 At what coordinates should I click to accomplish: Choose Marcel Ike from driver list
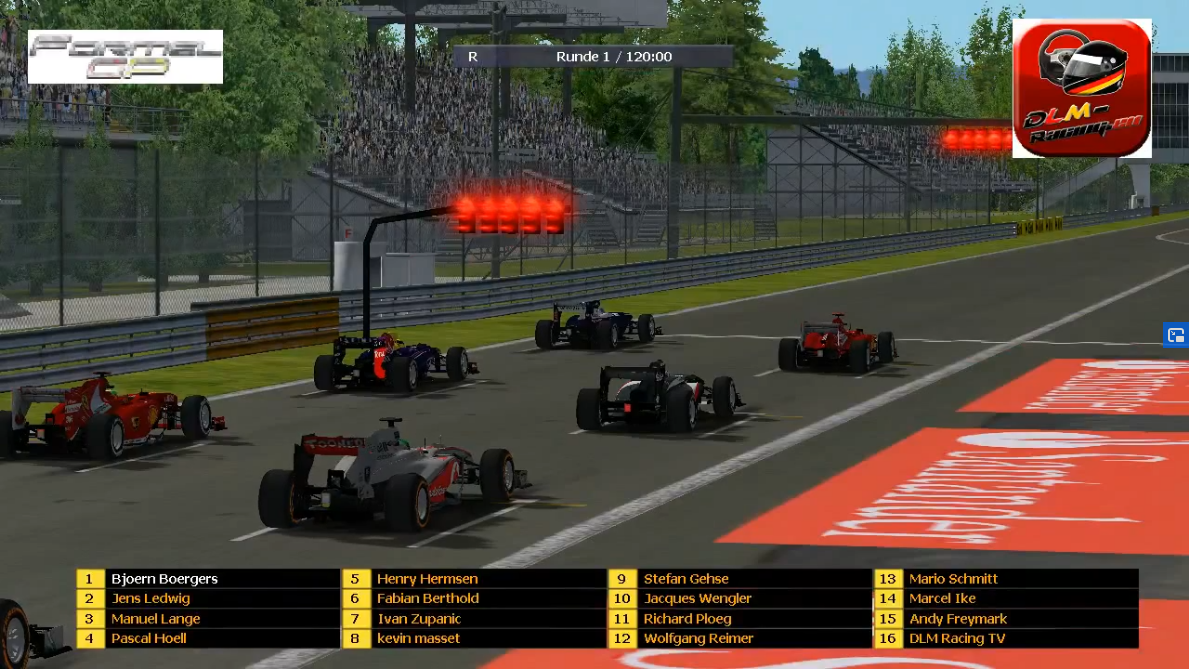942,599
